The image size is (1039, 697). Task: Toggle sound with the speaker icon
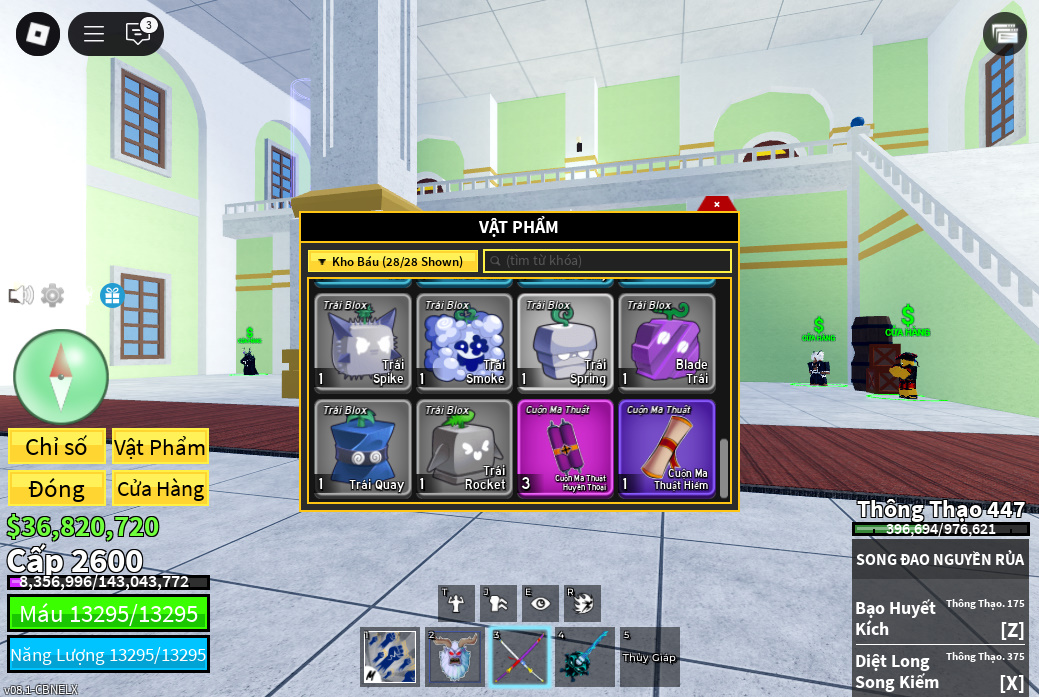[21, 295]
